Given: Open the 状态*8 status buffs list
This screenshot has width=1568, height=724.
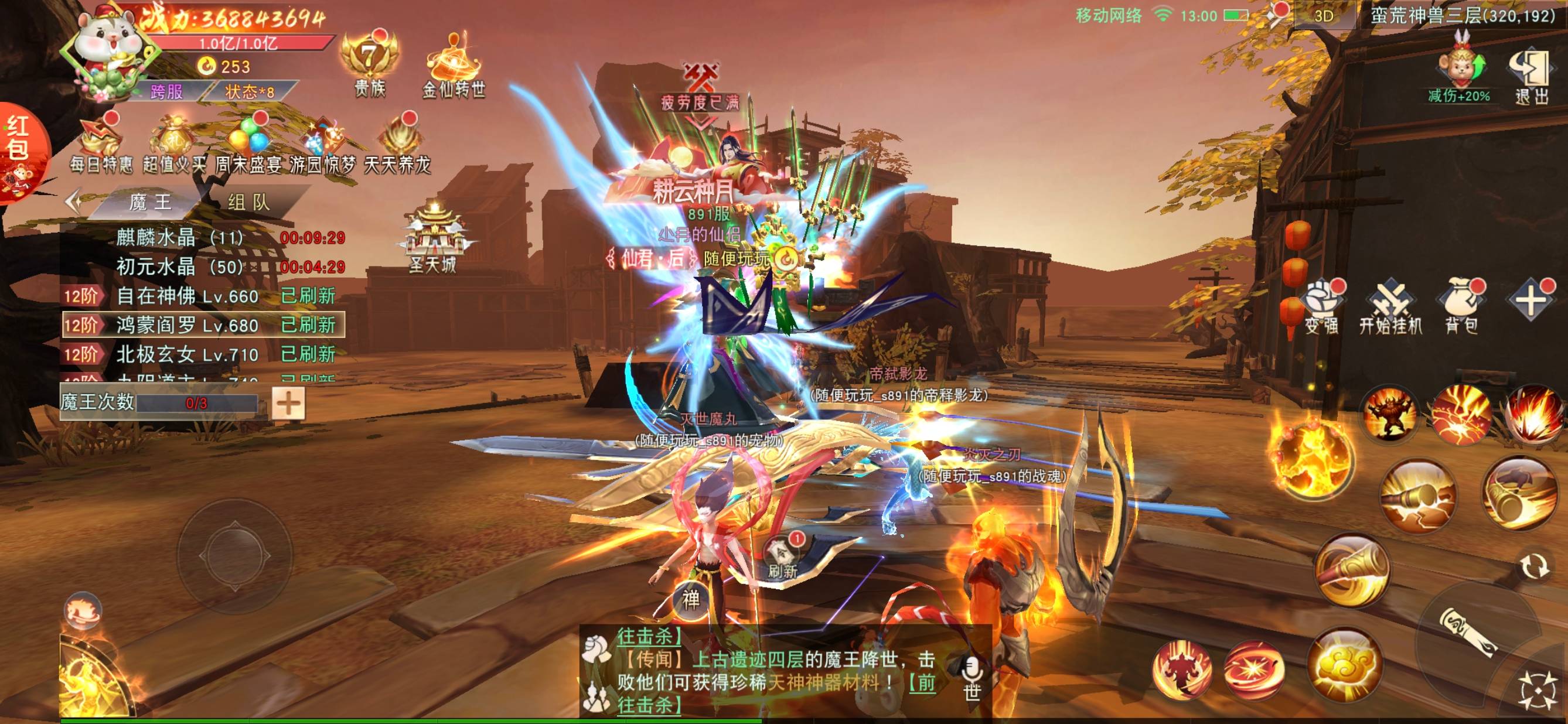Looking at the screenshot, I should click(x=250, y=92).
